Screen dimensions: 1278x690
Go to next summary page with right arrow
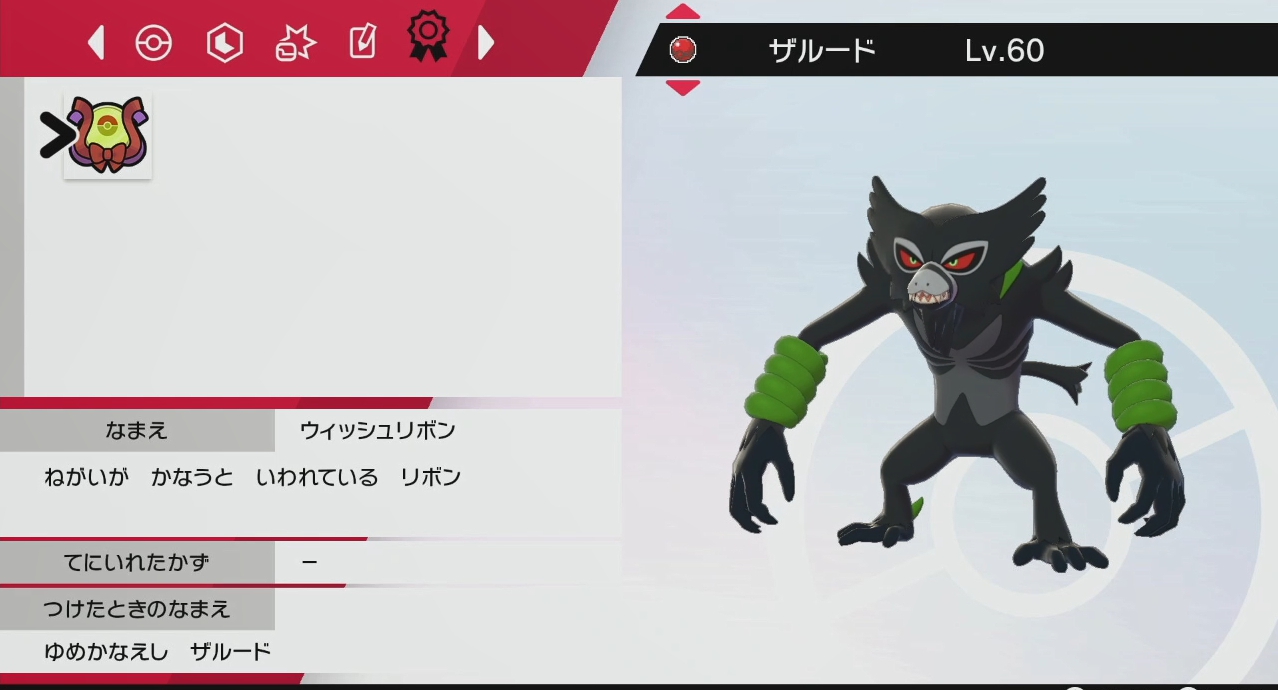pos(486,43)
